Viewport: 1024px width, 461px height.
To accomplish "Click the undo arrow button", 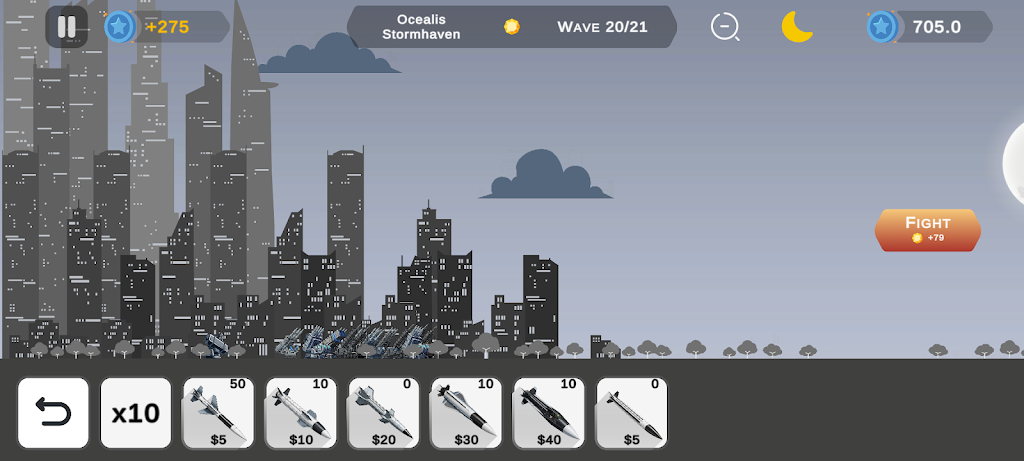I will (x=53, y=413).
